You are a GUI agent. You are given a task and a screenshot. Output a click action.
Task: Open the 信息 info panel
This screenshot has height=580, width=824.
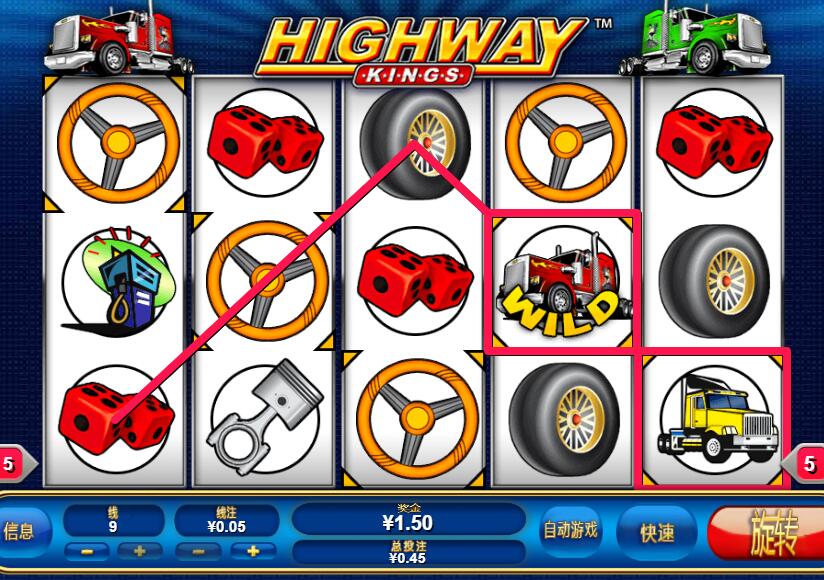20,531
